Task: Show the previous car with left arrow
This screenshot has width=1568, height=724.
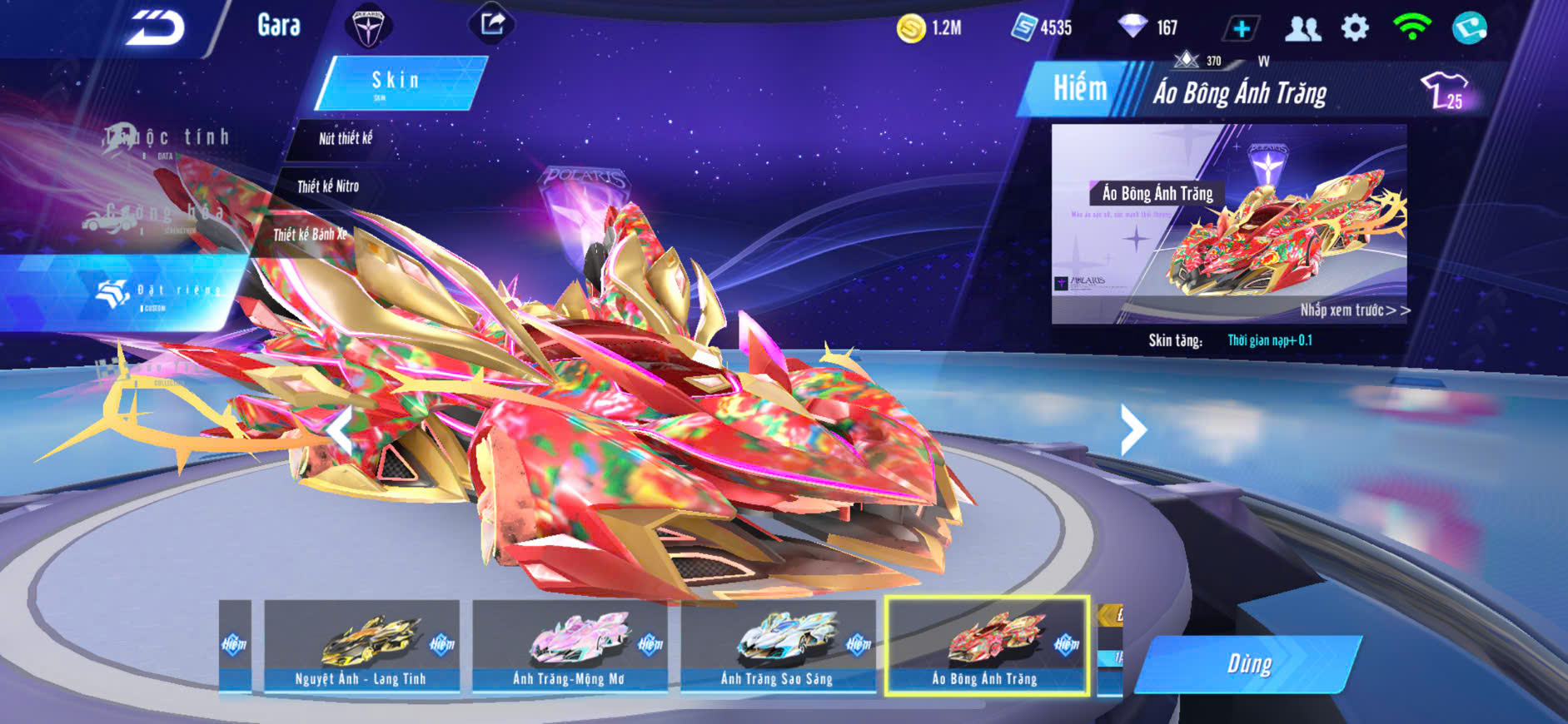Action: (339, 430)
